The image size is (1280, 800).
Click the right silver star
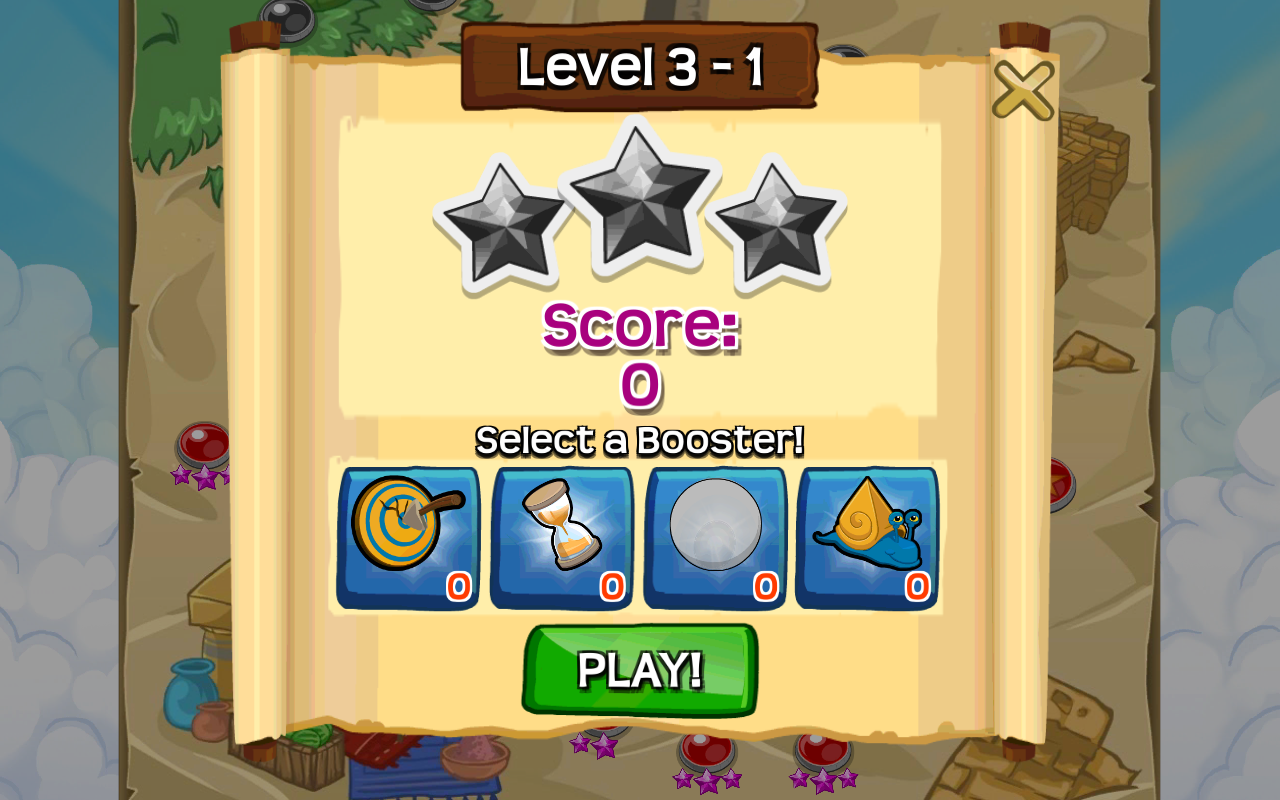point(782,220)
